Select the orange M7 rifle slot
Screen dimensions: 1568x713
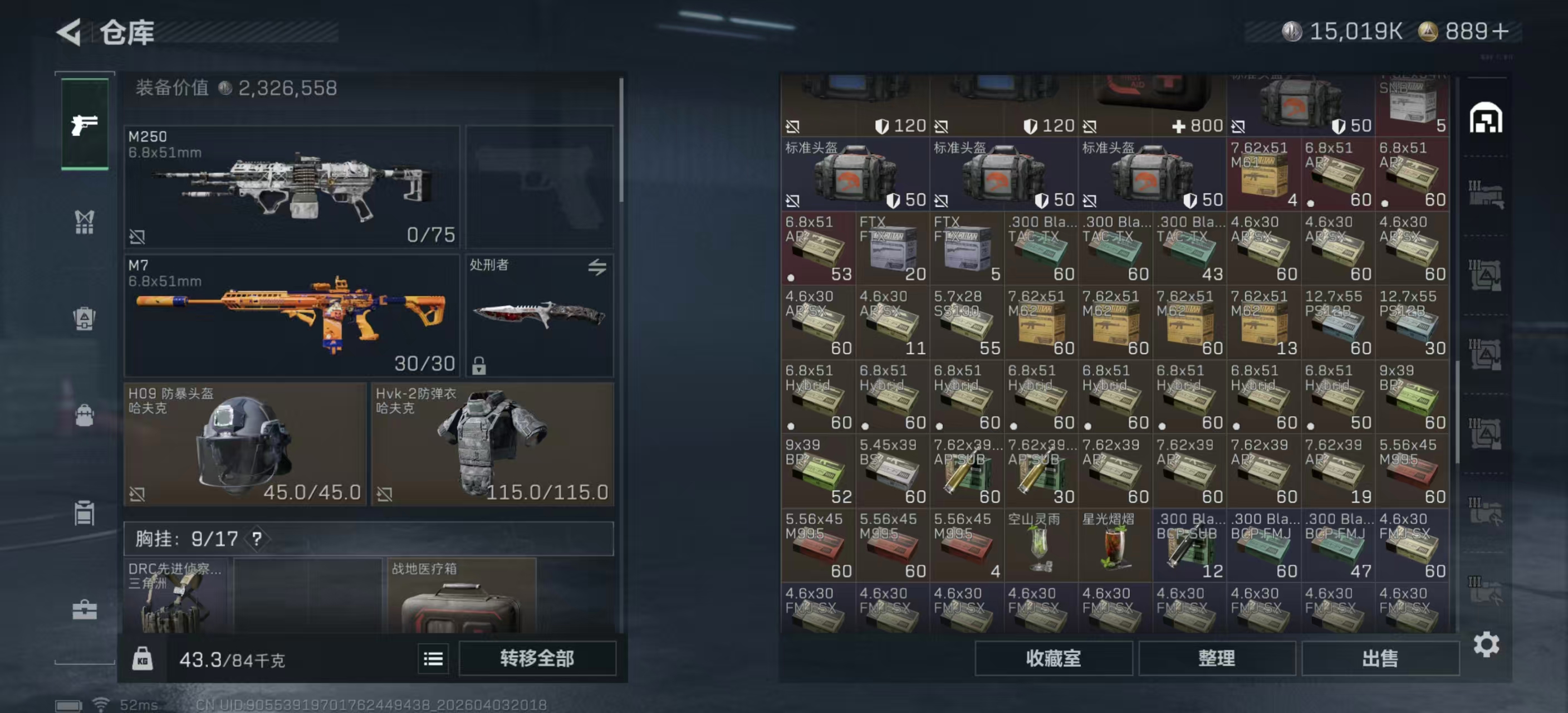pos(292,315)
